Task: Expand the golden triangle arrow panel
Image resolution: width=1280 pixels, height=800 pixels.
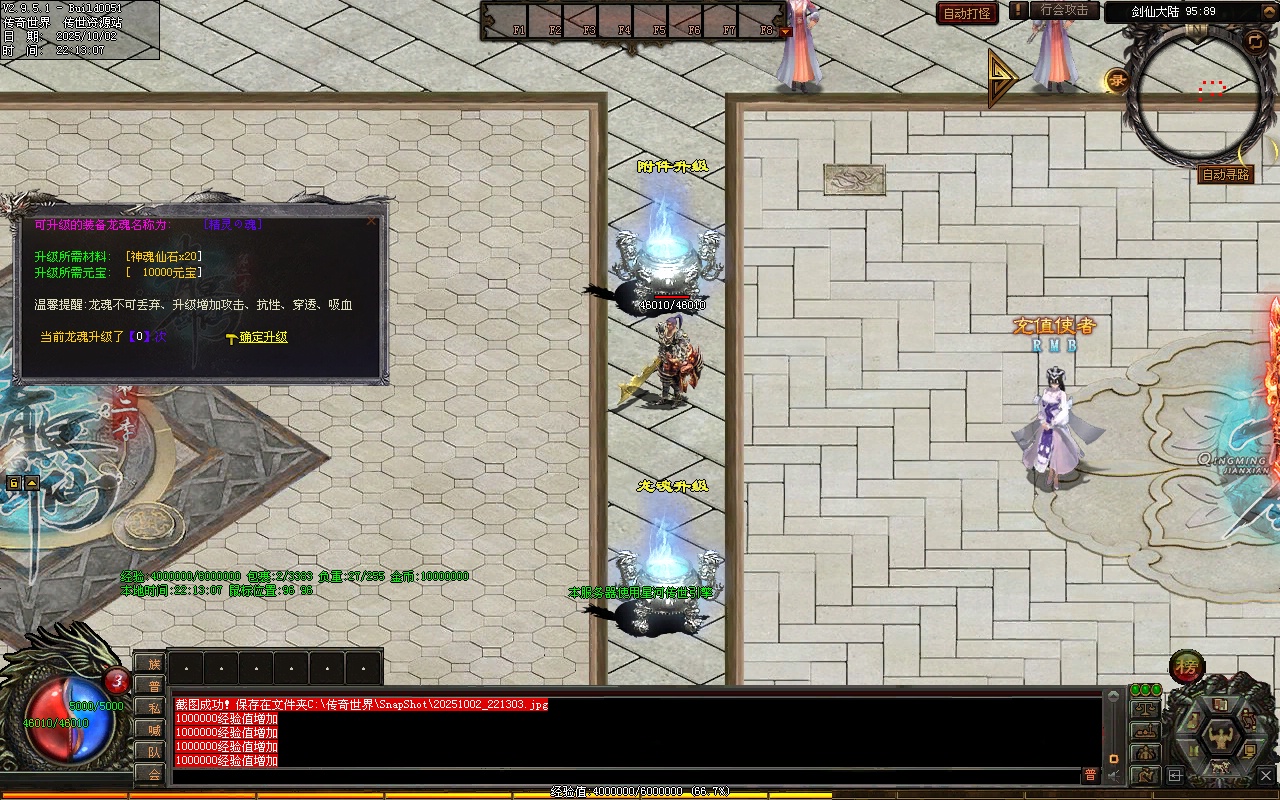Action: pyautogui.click(x=1002, y=78)
